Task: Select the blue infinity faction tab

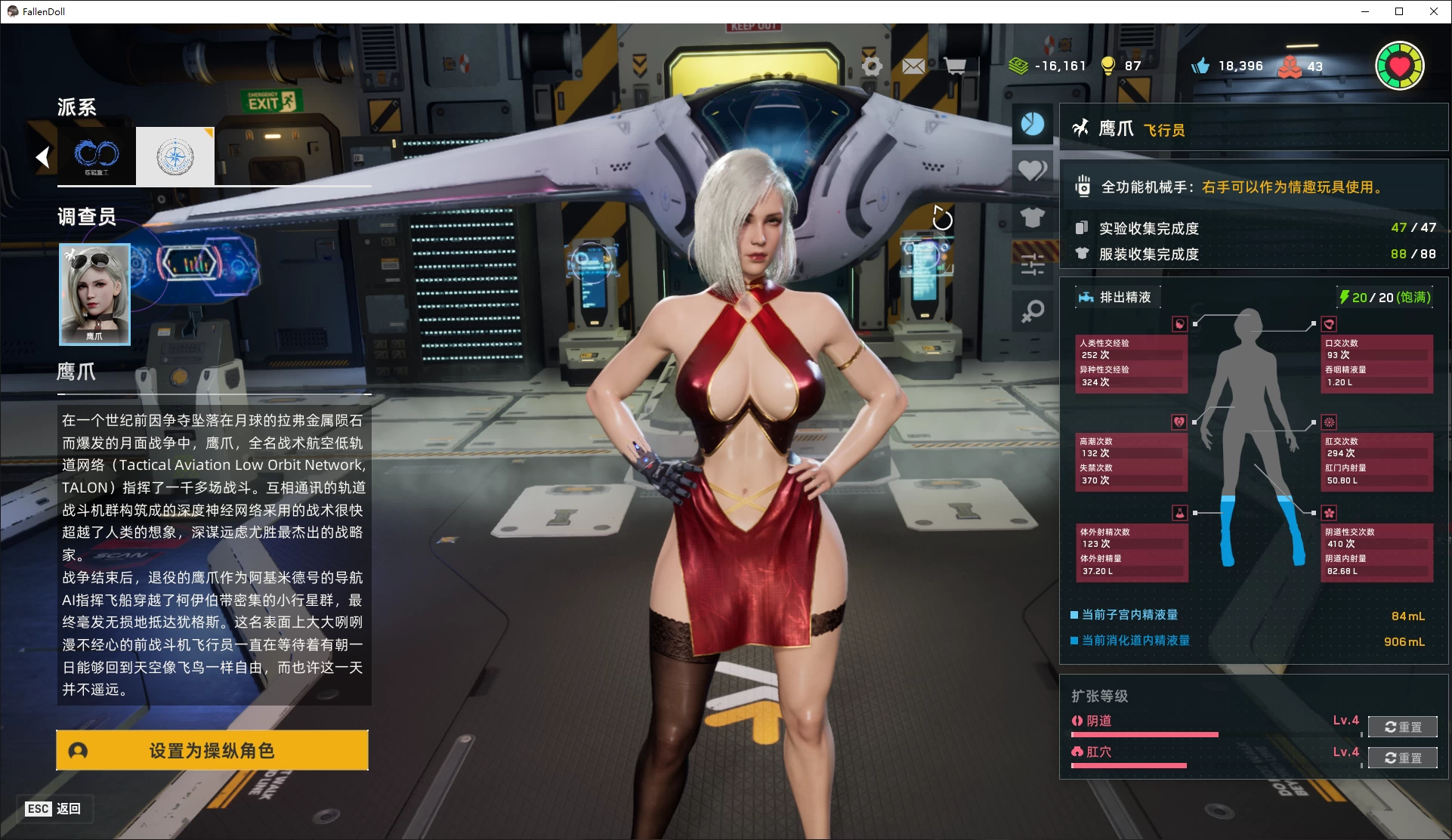Action: coord(97,156)
